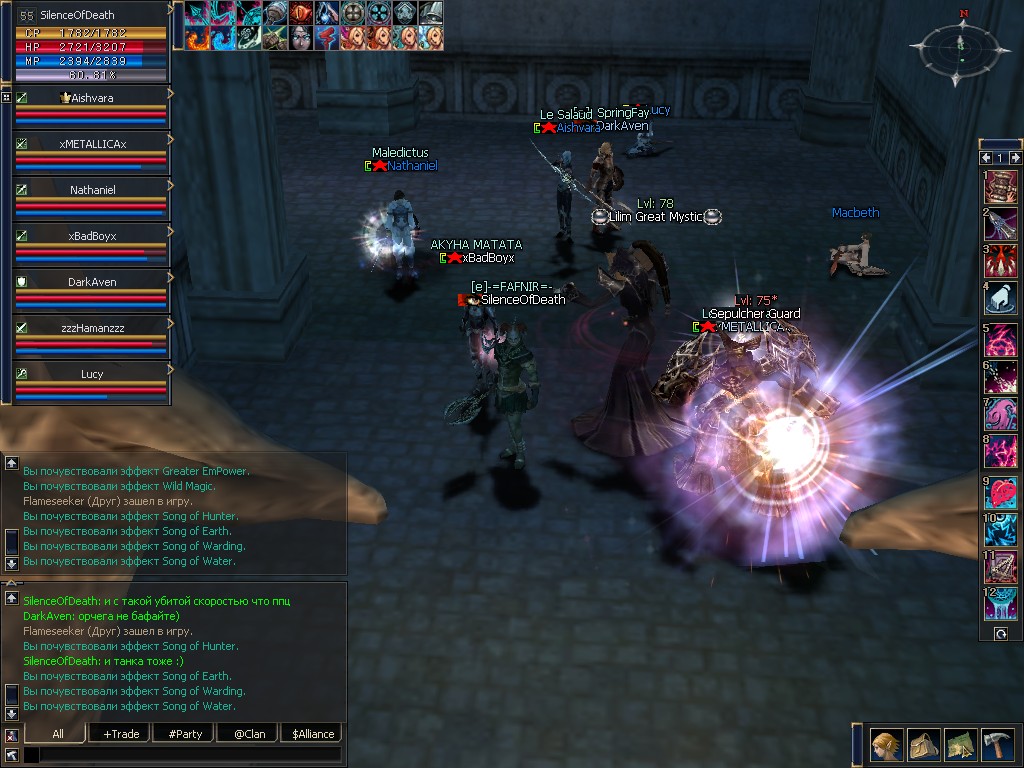Open the world map icon
Image resolution: width=1024 pixels, height=768 pixels.
coord(960,744)
